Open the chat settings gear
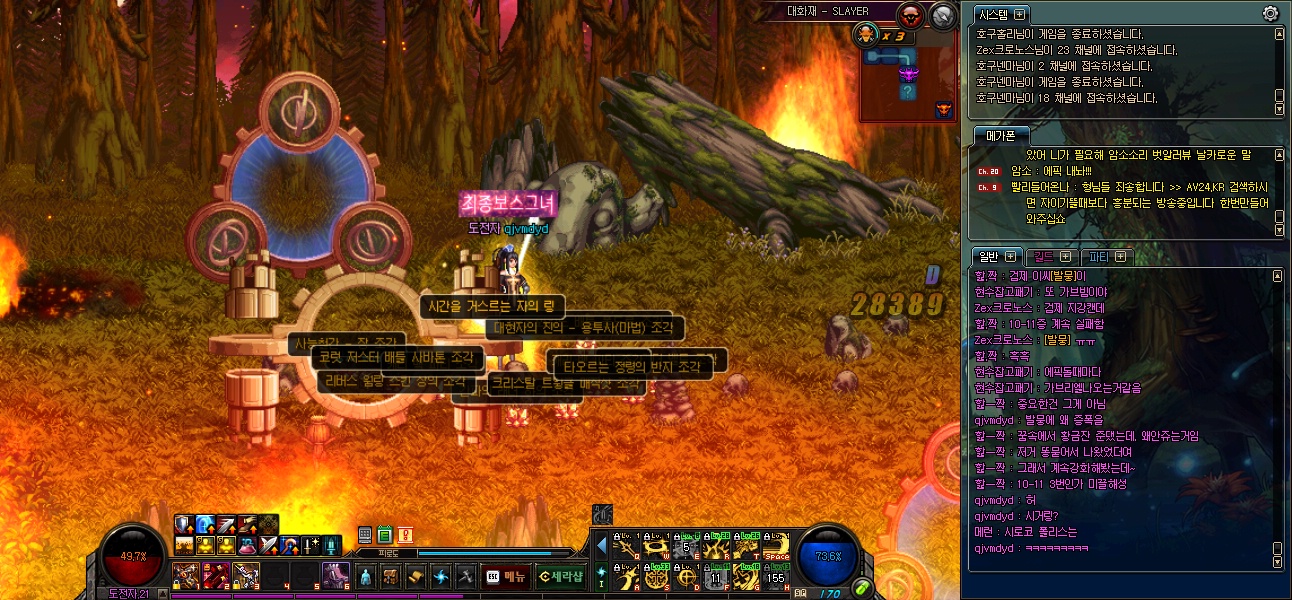The image size is (1292, 600). point(1271,13)
